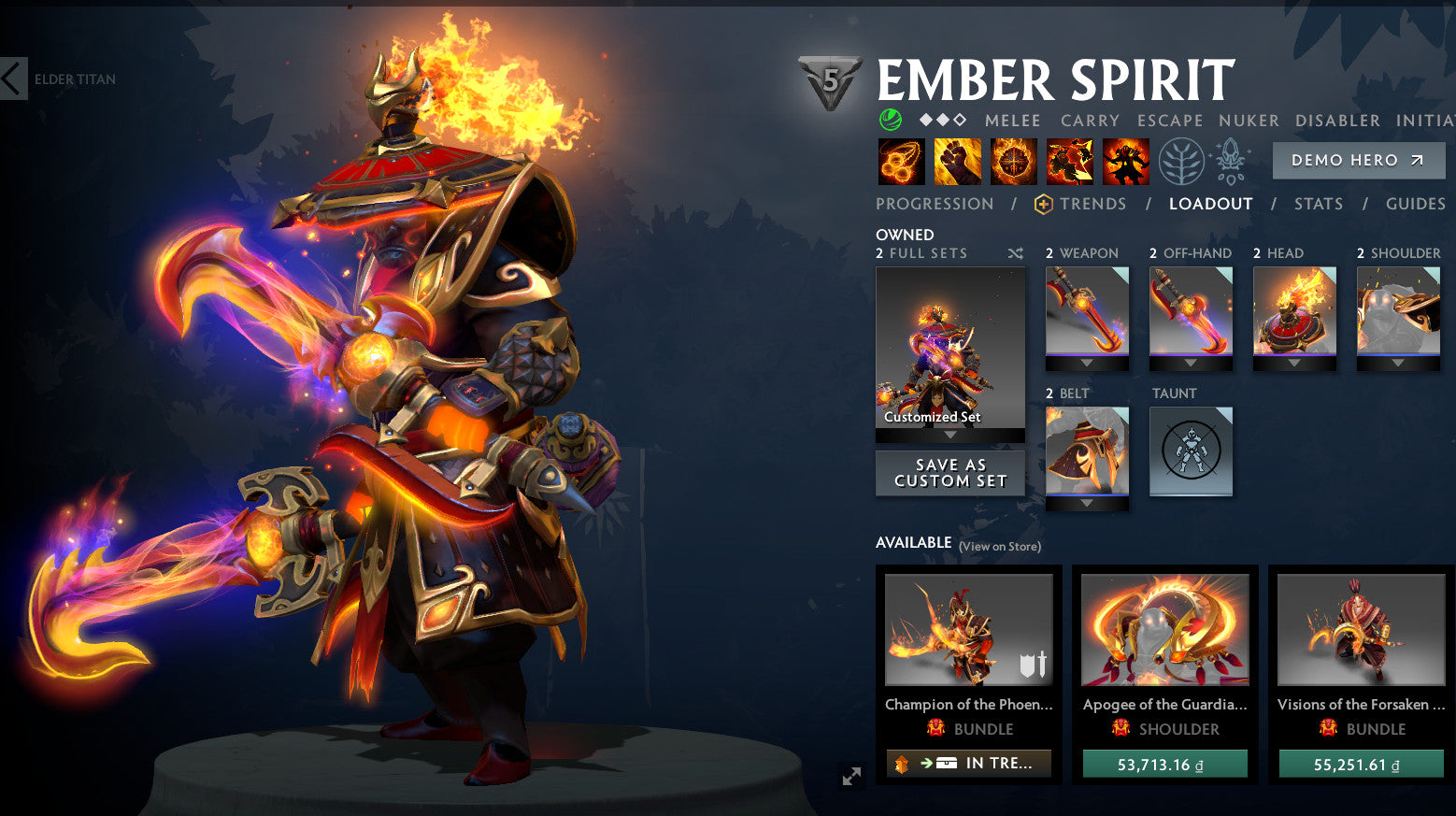The height and width of the screenshot is (816, 1456).
Task: Open the Trends tab
Action: [1080, 204]
